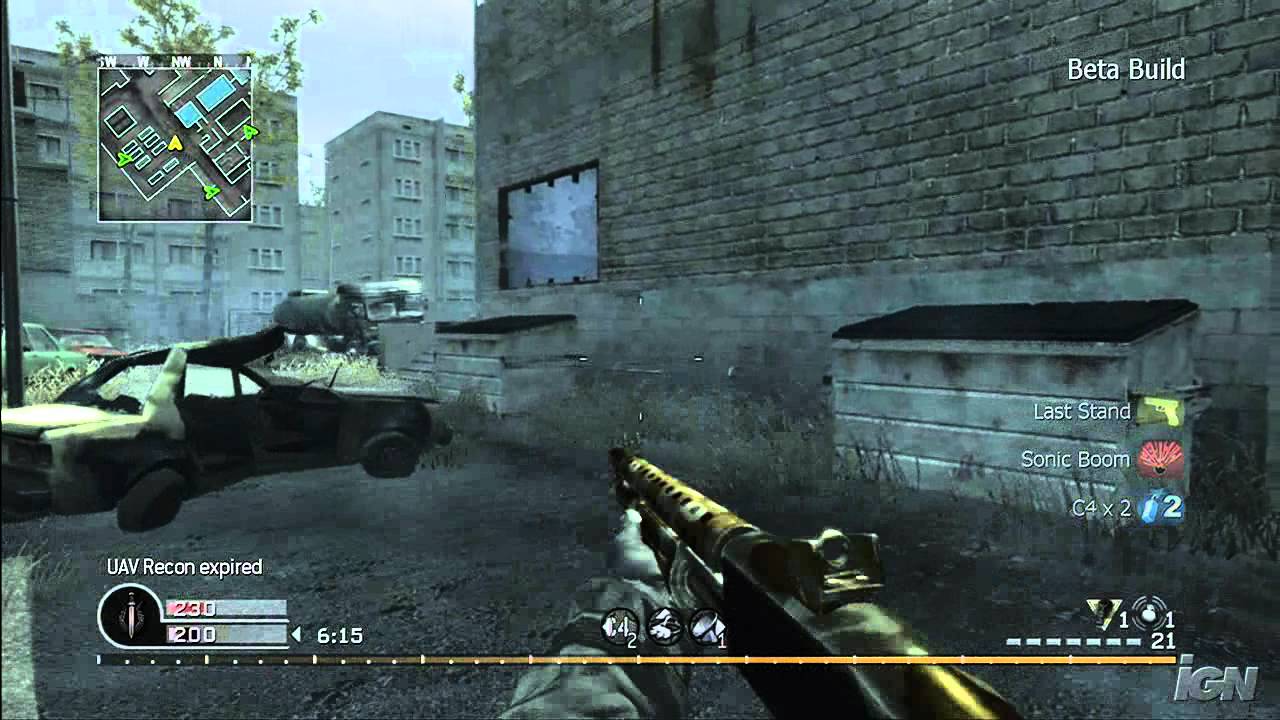Click the frag grenade icon
Image resolution: width=1280 pixels, height=720 pixels.
(x=1147, y=613)
